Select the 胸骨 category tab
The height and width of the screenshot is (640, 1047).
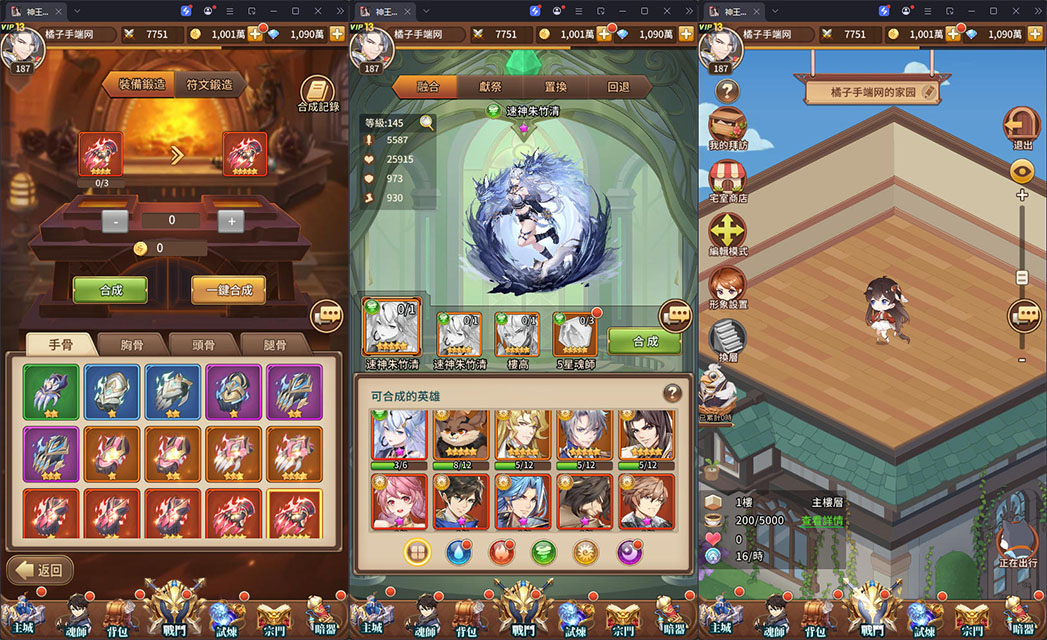[x=132, y=345]
